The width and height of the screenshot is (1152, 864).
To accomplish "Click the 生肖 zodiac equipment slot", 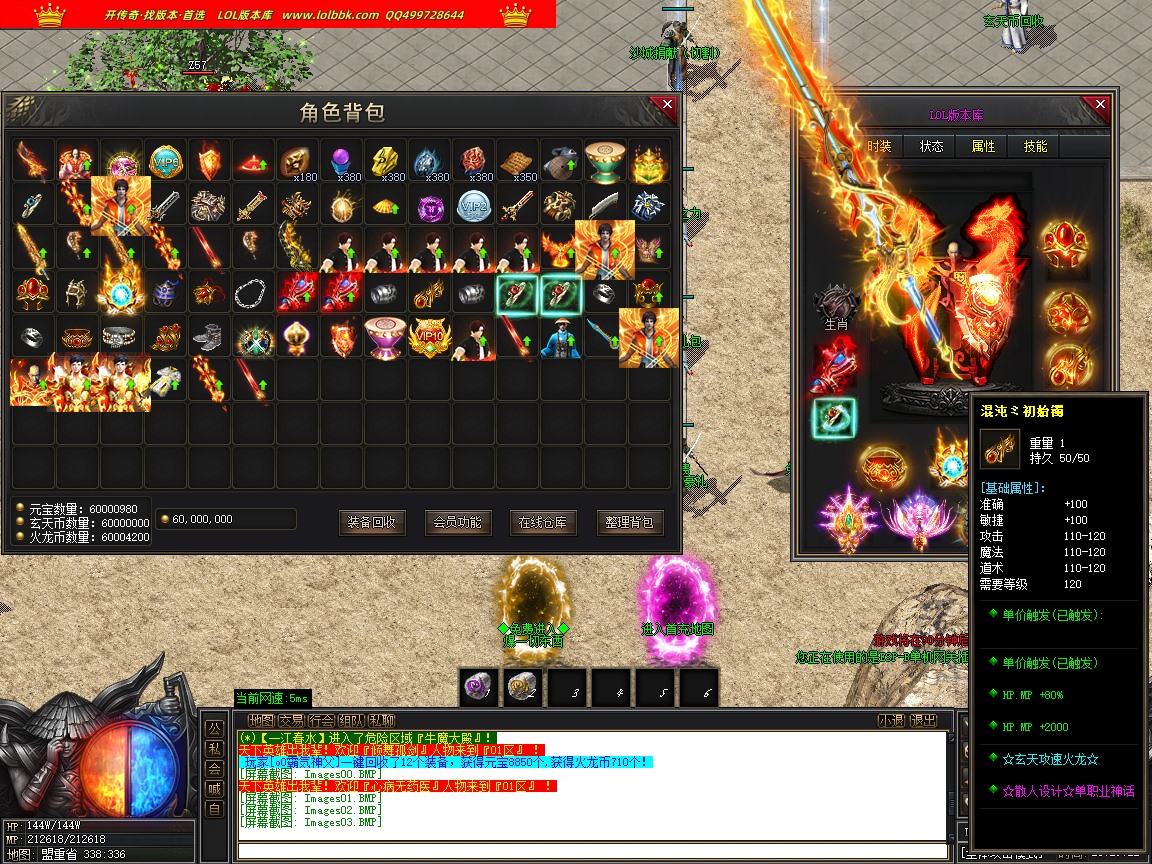I will 835,305.
